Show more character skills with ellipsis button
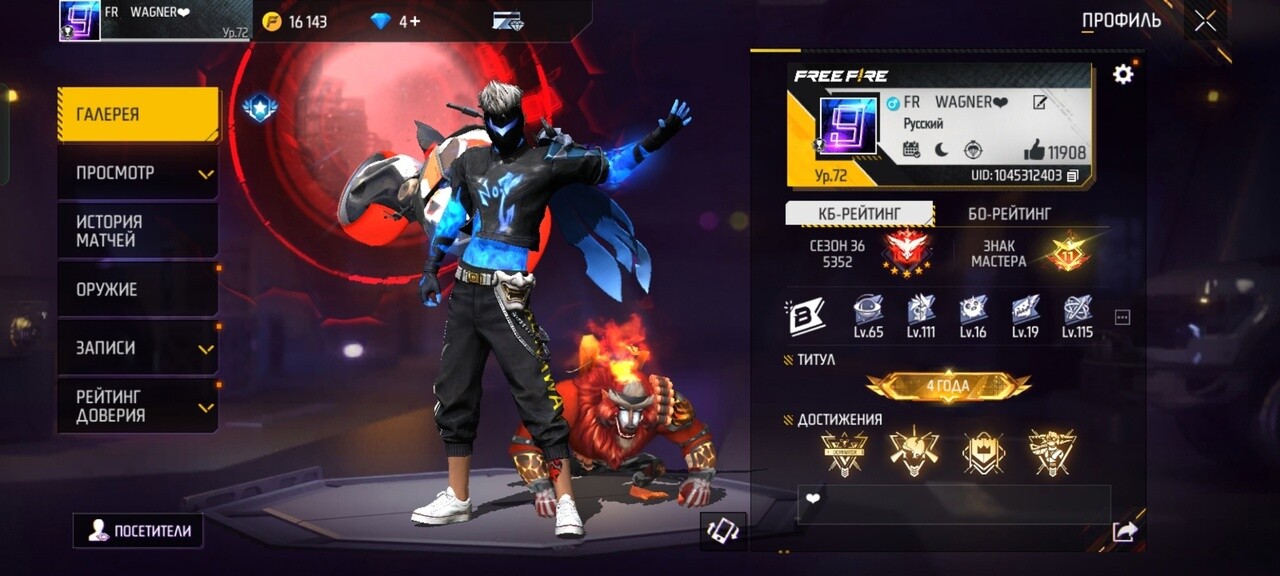The height and width of the screenshot is (576, 1280). pyautogui.click(x=1122, y=318)
